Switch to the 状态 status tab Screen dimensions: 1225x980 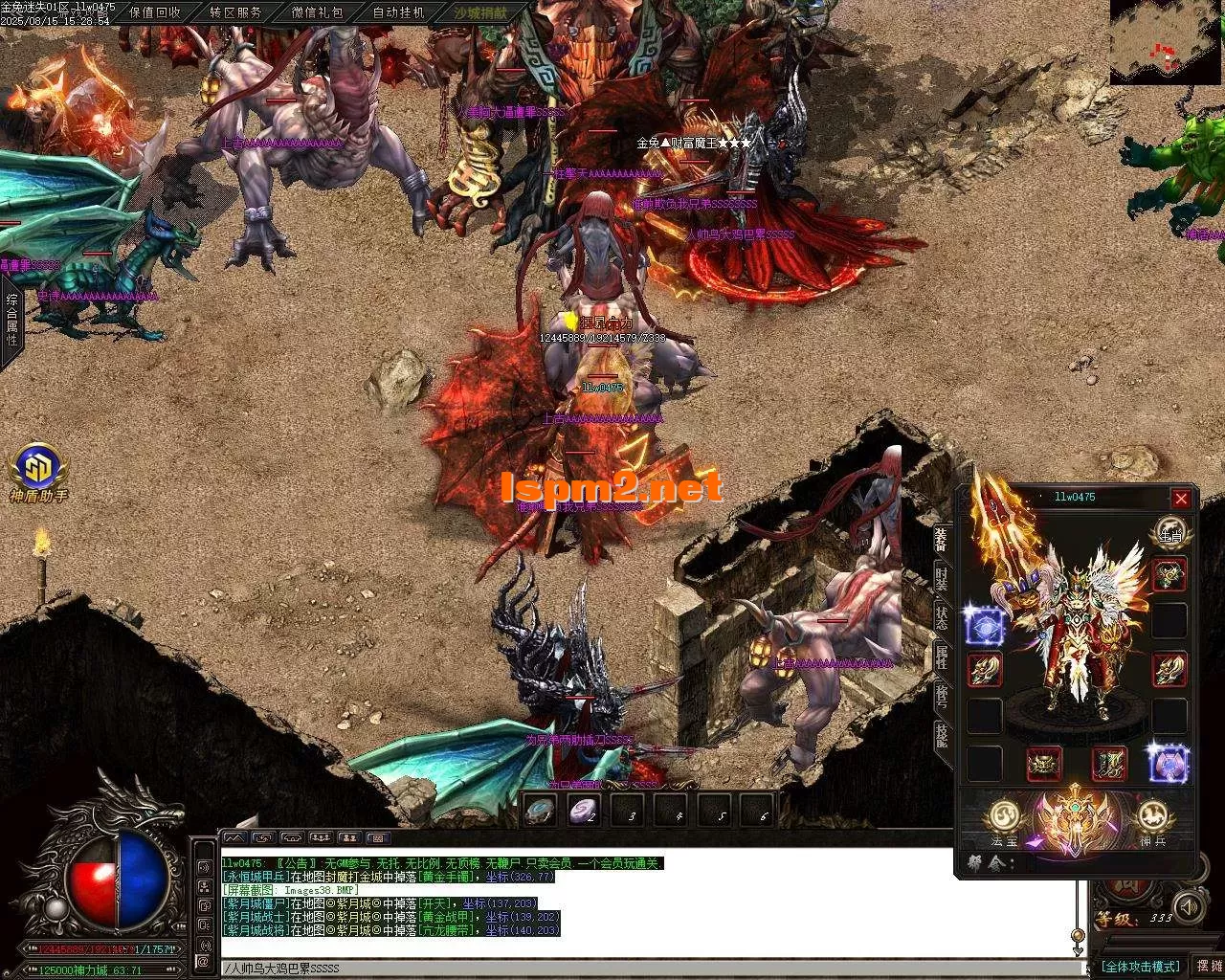pos(942,617)
